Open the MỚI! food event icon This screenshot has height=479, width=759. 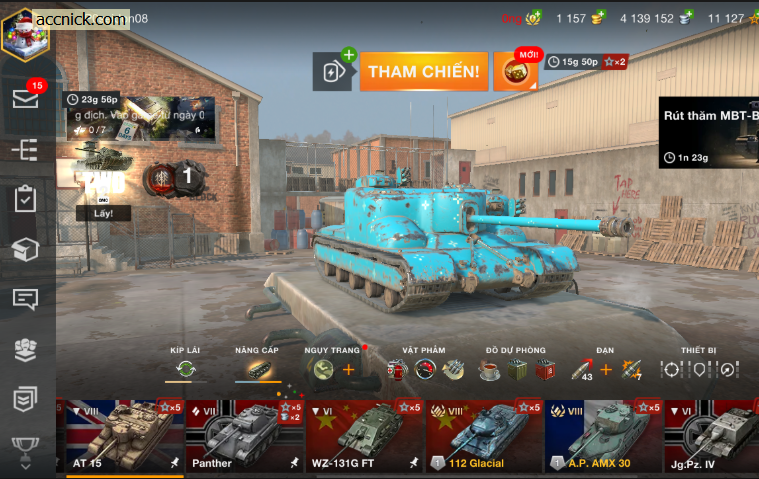[x=517, y=71]
